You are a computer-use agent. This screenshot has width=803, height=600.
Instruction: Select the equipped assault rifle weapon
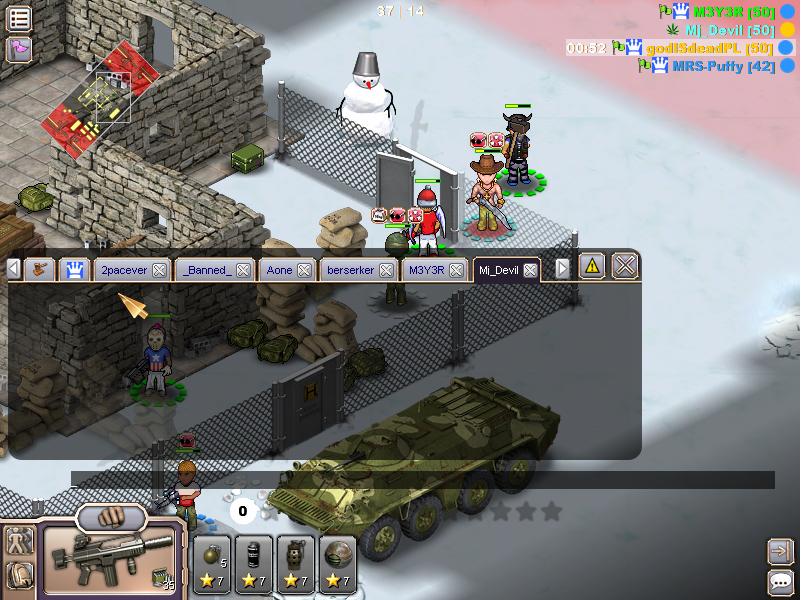click(x=110, y=562)
